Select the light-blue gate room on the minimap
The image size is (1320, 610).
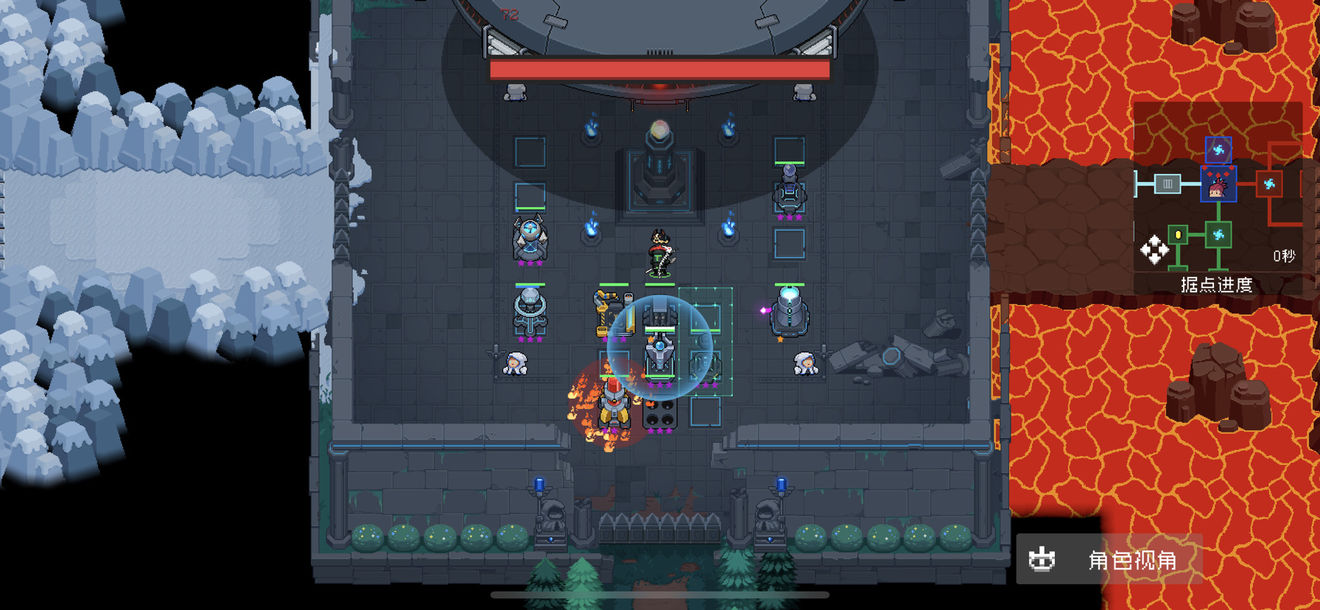coord(1167,184)
